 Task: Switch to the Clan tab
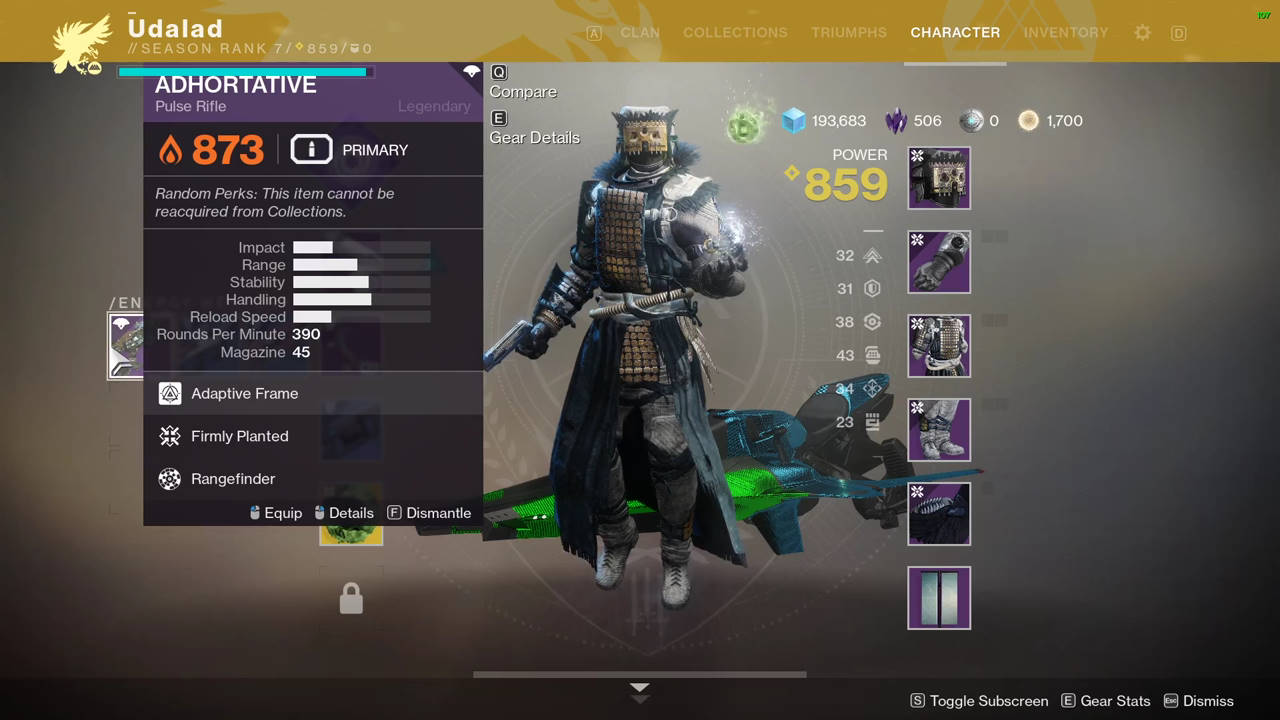point(640,33)
